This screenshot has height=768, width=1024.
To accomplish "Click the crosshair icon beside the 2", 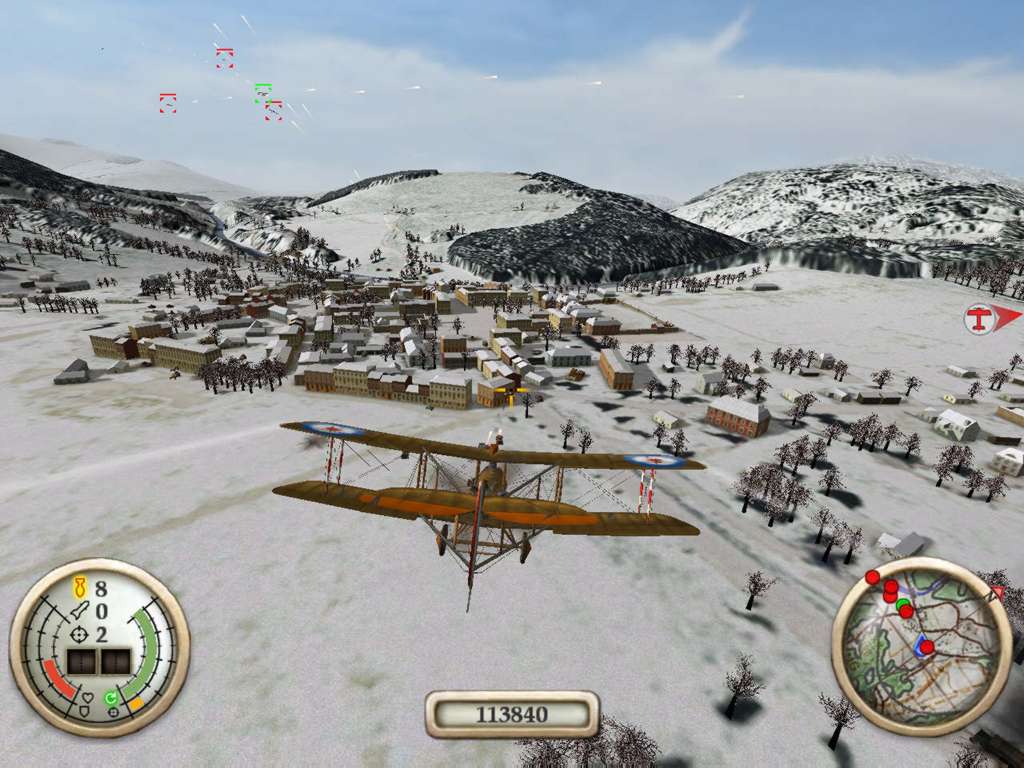I will 81,634.
